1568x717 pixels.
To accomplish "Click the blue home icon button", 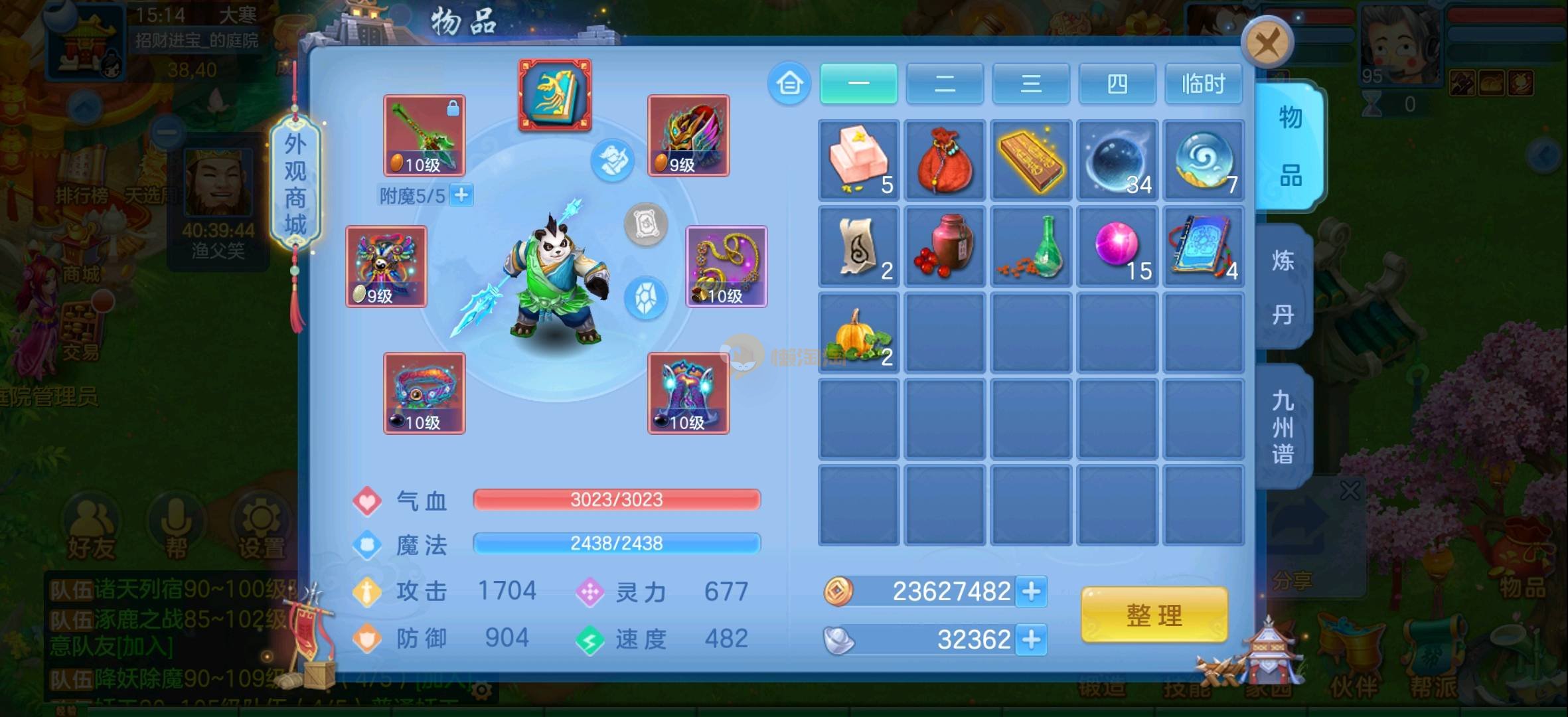I will click(x=789, y=84).
